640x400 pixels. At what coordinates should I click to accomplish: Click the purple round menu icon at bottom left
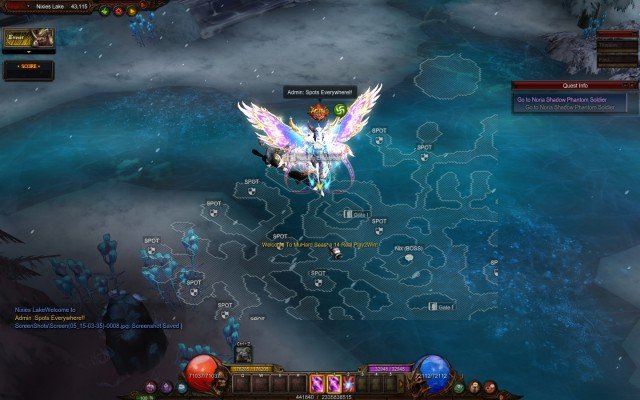[150, 387]
